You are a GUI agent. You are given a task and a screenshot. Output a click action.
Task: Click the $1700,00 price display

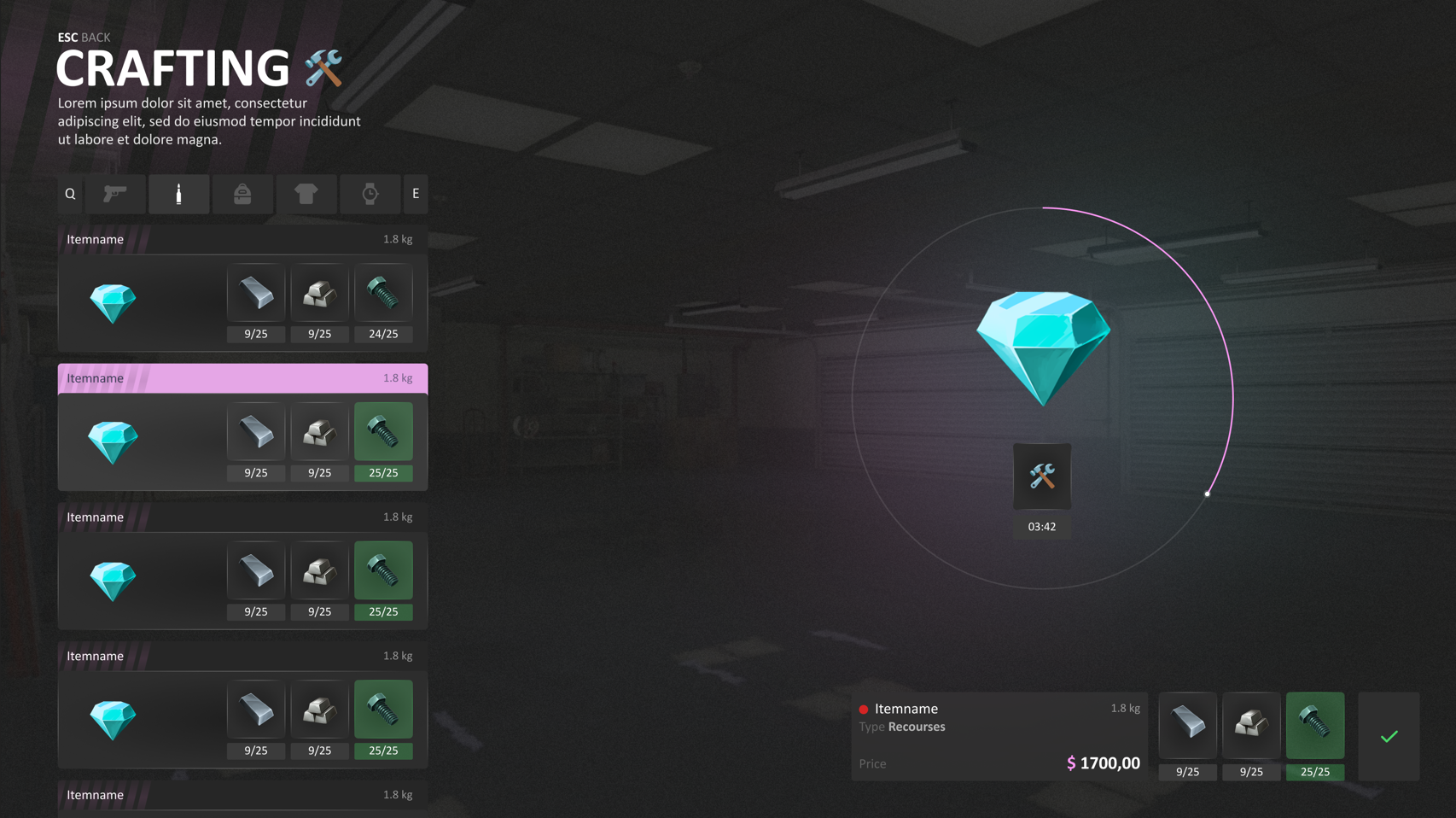pyautogui.click(x=1104, y=763)
